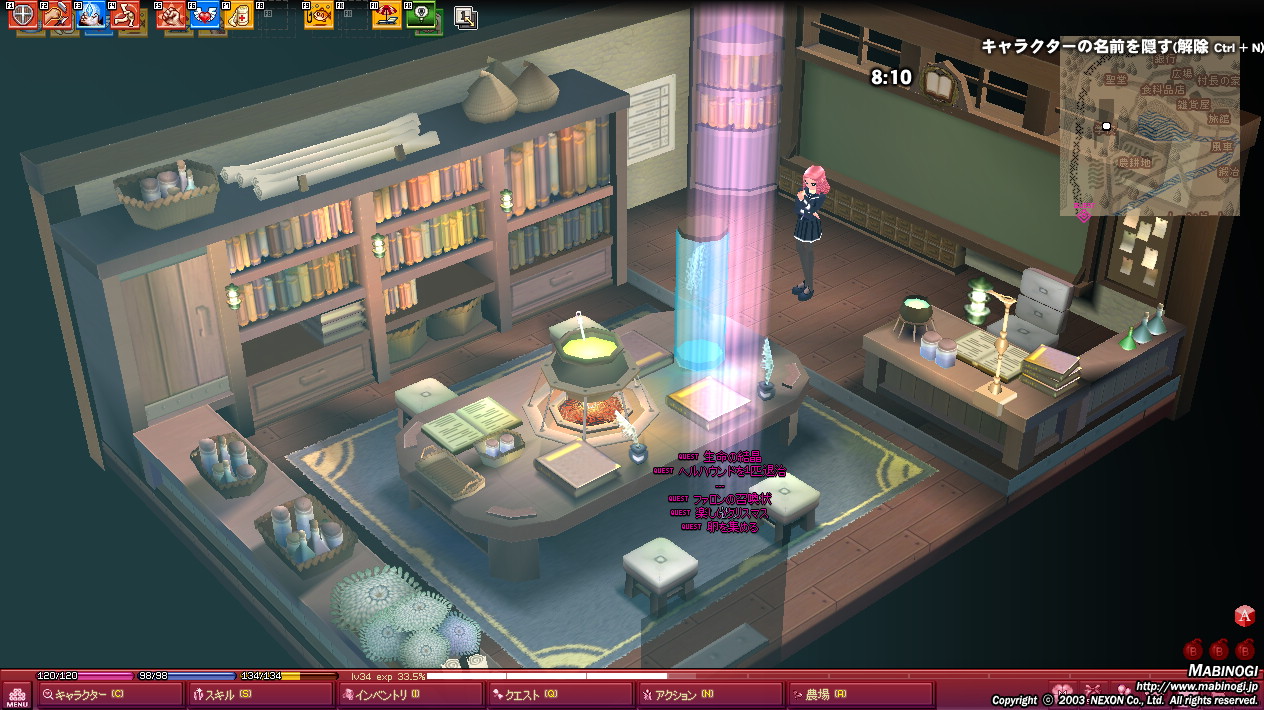Use the F2 hand-and-tool skill icon
Image resolution: width=1264 pixels, height=710 pixels.
click(x=56, y=15)
